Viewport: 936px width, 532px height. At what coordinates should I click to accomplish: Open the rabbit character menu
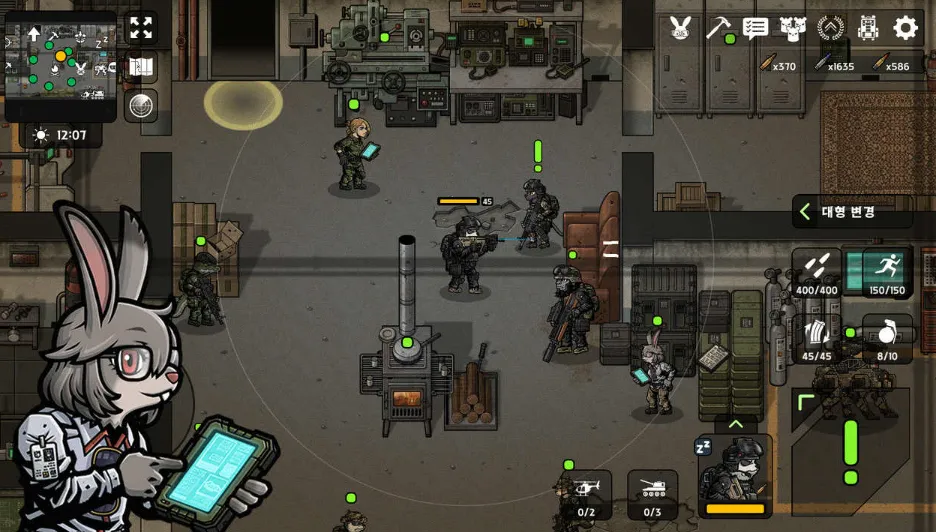(x=681, y=28)
